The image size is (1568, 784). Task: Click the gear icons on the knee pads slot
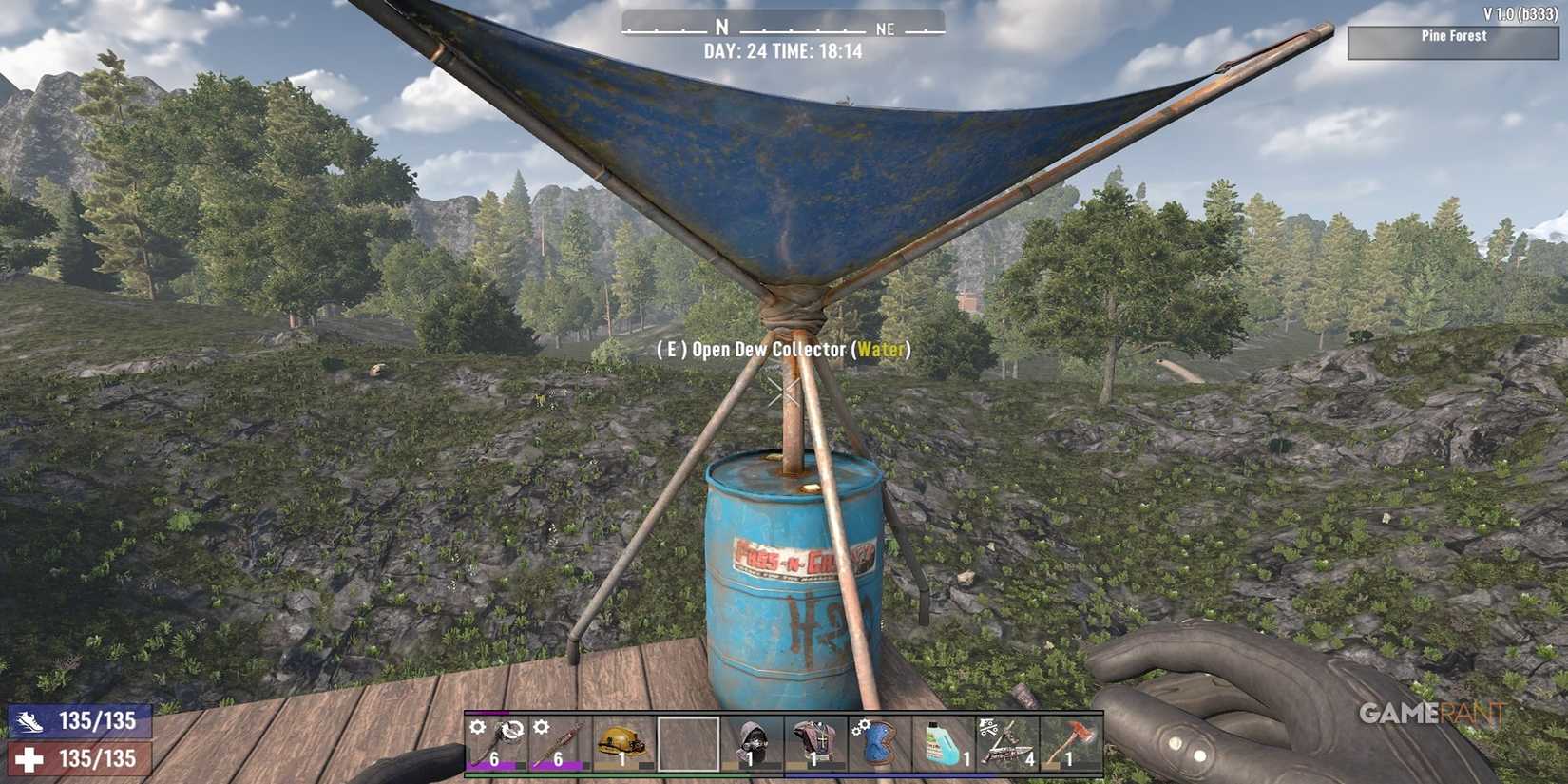[x=858, y=729]
